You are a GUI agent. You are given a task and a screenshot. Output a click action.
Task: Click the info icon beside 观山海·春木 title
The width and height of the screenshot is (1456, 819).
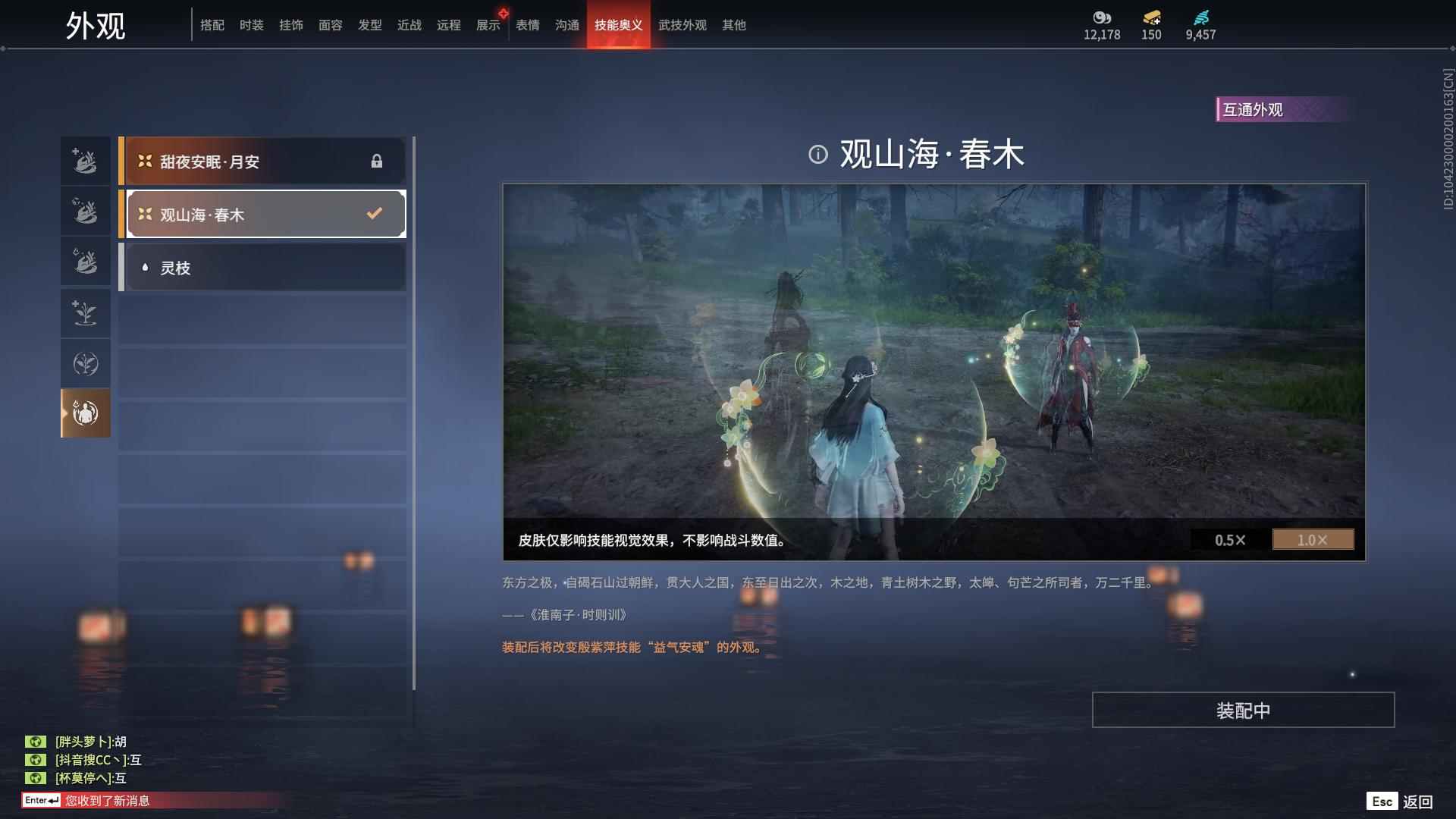point(817,153)
